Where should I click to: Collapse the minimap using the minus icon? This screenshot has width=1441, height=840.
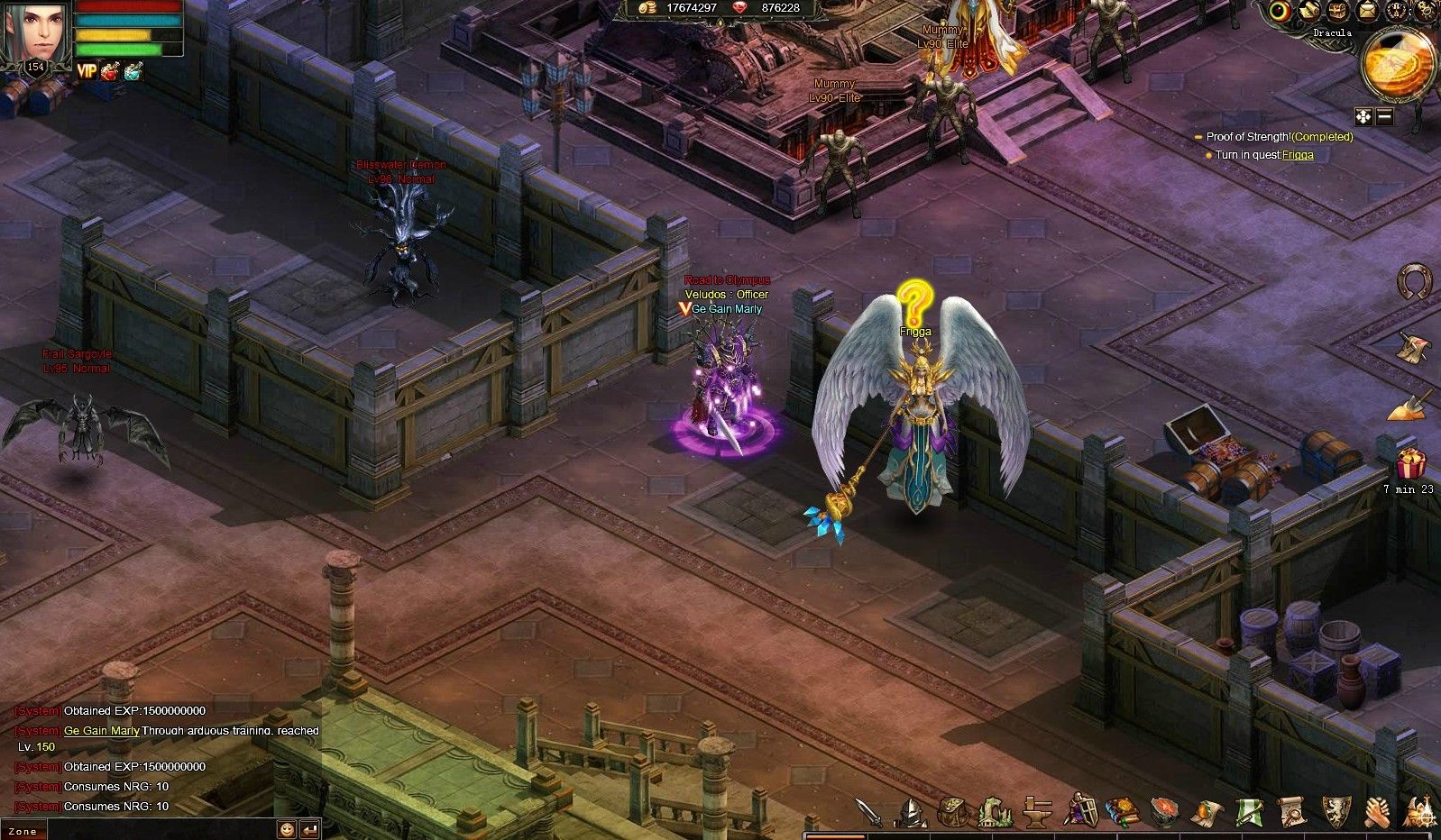point(1383,115)
